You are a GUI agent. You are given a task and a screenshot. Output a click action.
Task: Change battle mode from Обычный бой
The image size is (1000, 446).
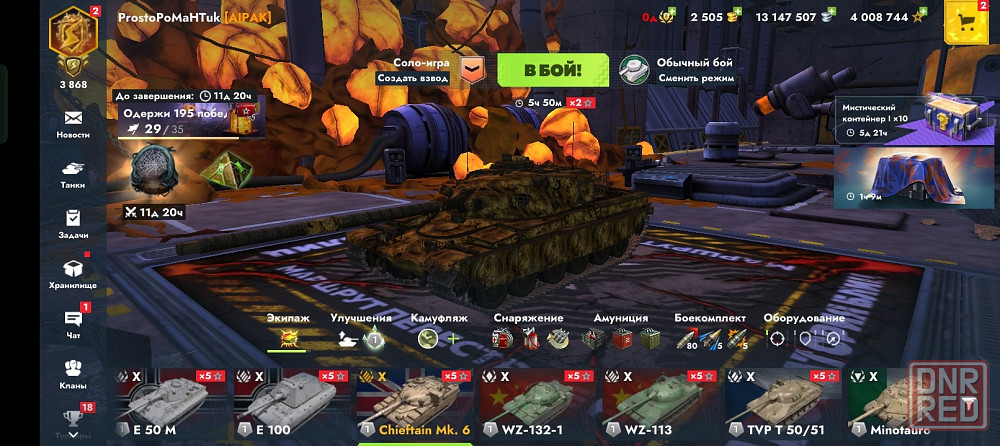678,69
